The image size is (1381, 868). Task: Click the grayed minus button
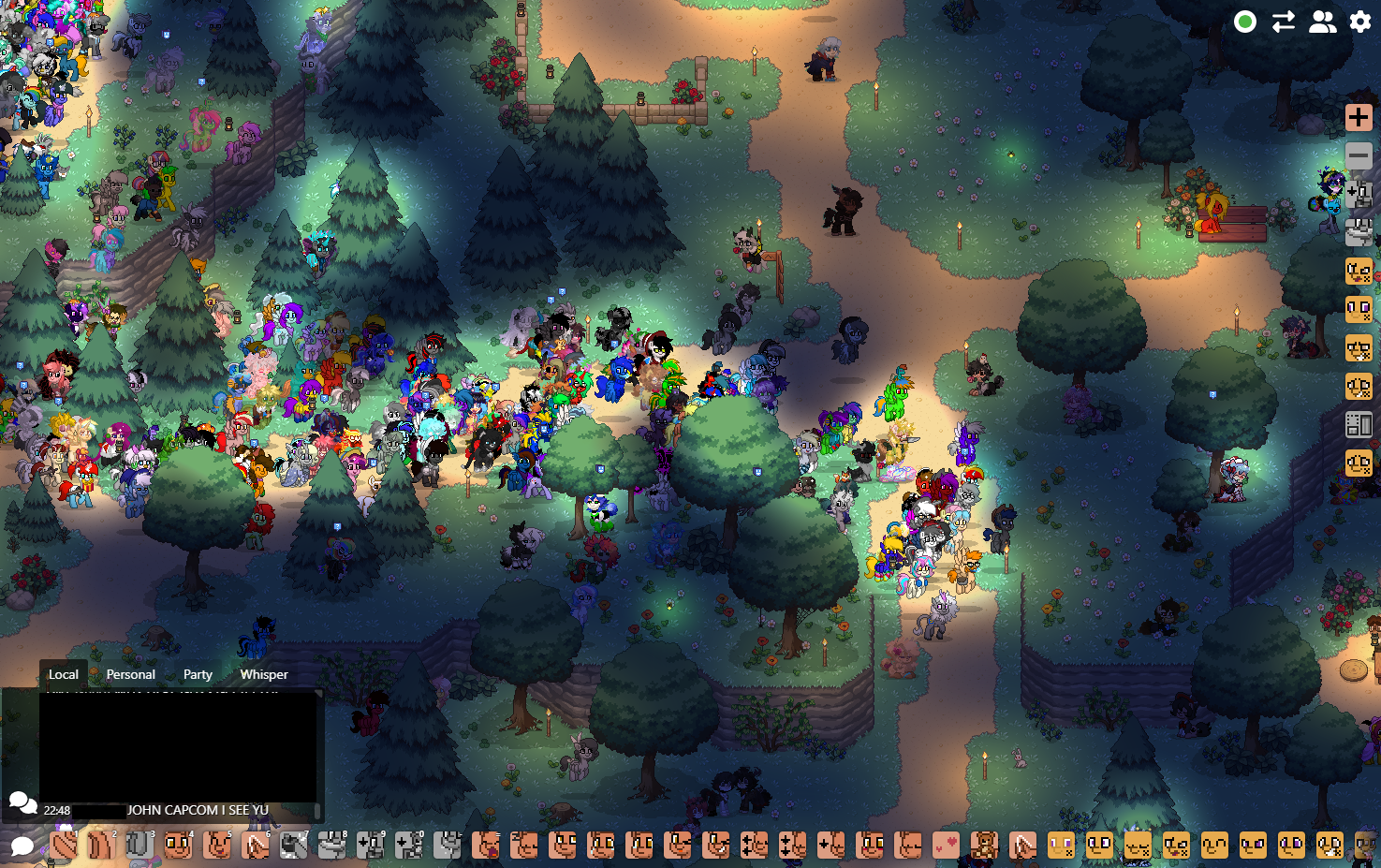pyautogui.click(x=1359, y=155)
